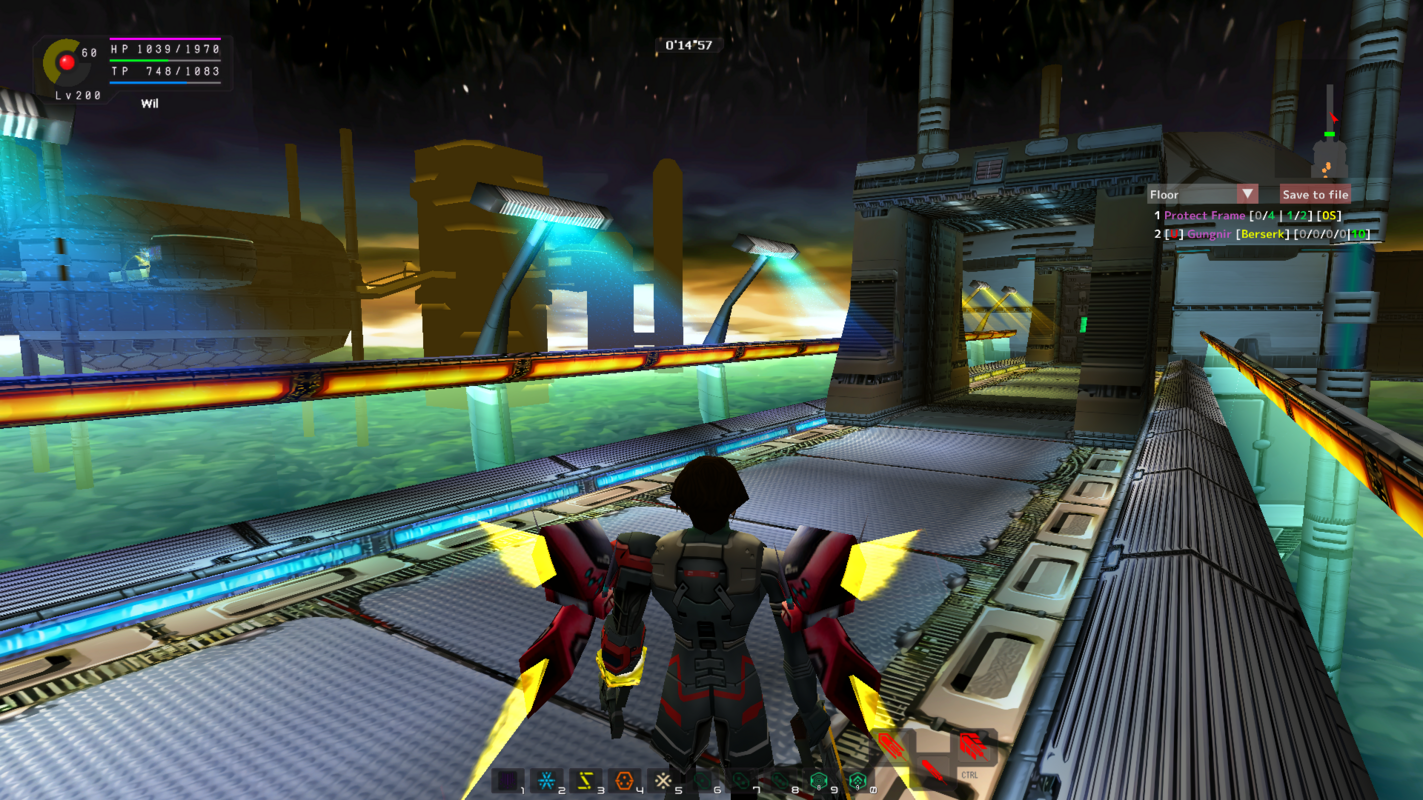Image resolution: width=1423 pixels, height=800 pixels.
Task: Cast the blue snowflake ice technique
Action: pyautogui.click(x=547, y=780)
